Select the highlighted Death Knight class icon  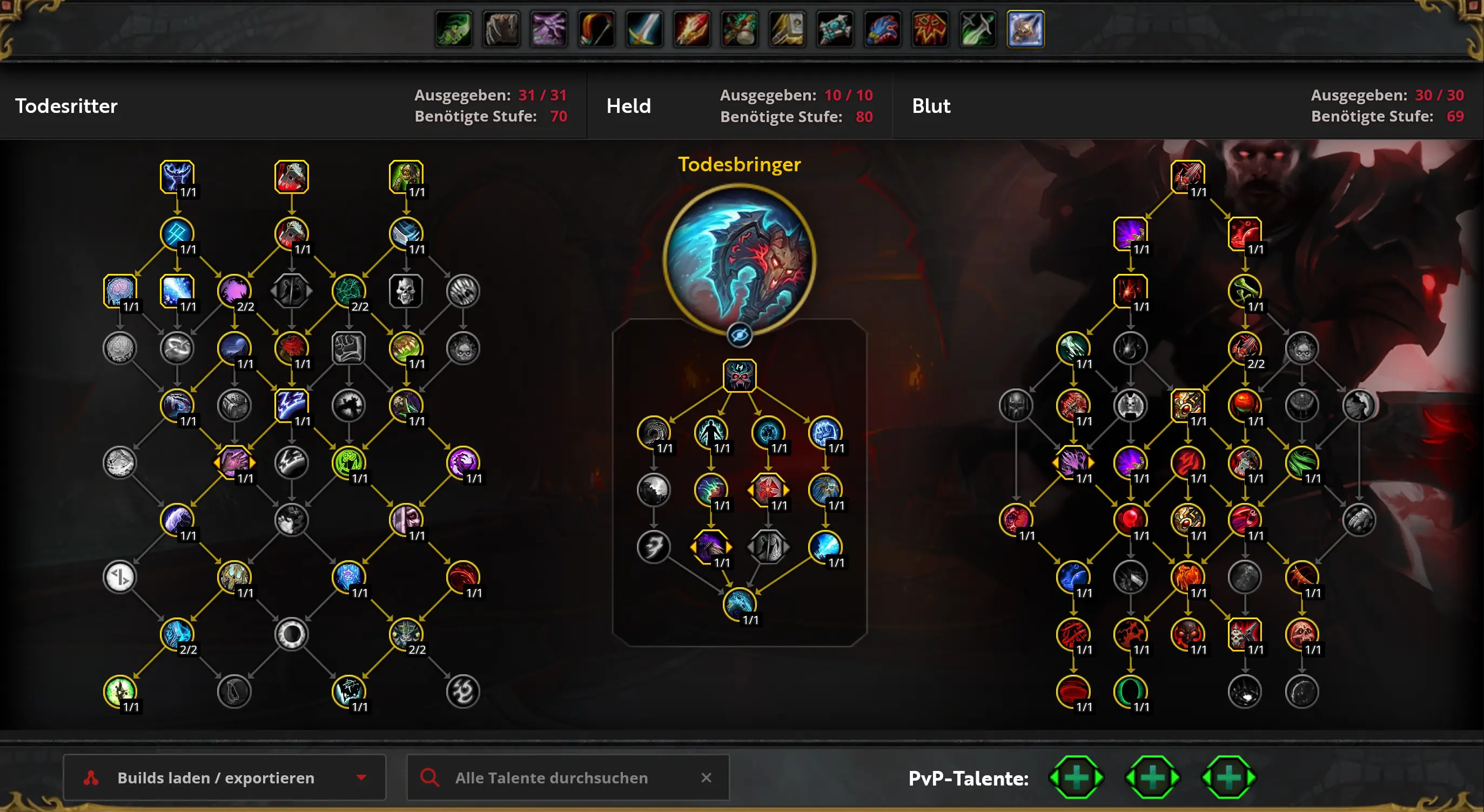[1025, 29]
